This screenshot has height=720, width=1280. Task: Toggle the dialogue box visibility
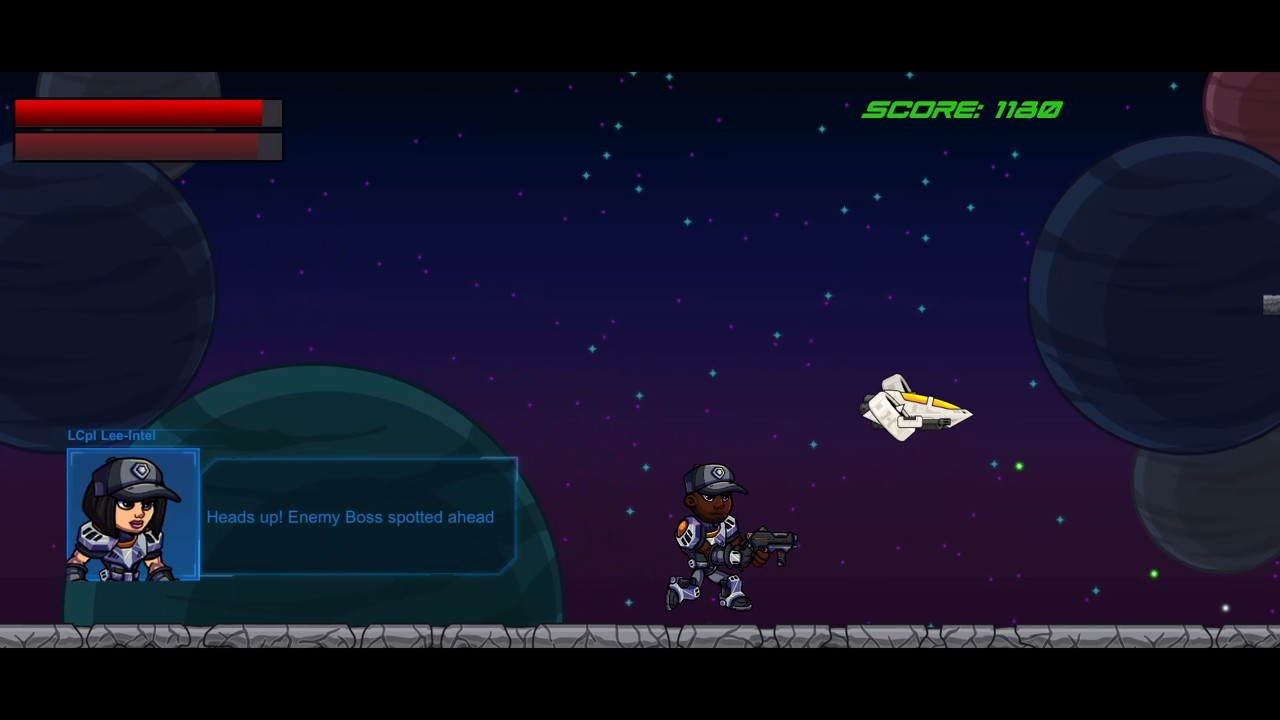(360, 515)
